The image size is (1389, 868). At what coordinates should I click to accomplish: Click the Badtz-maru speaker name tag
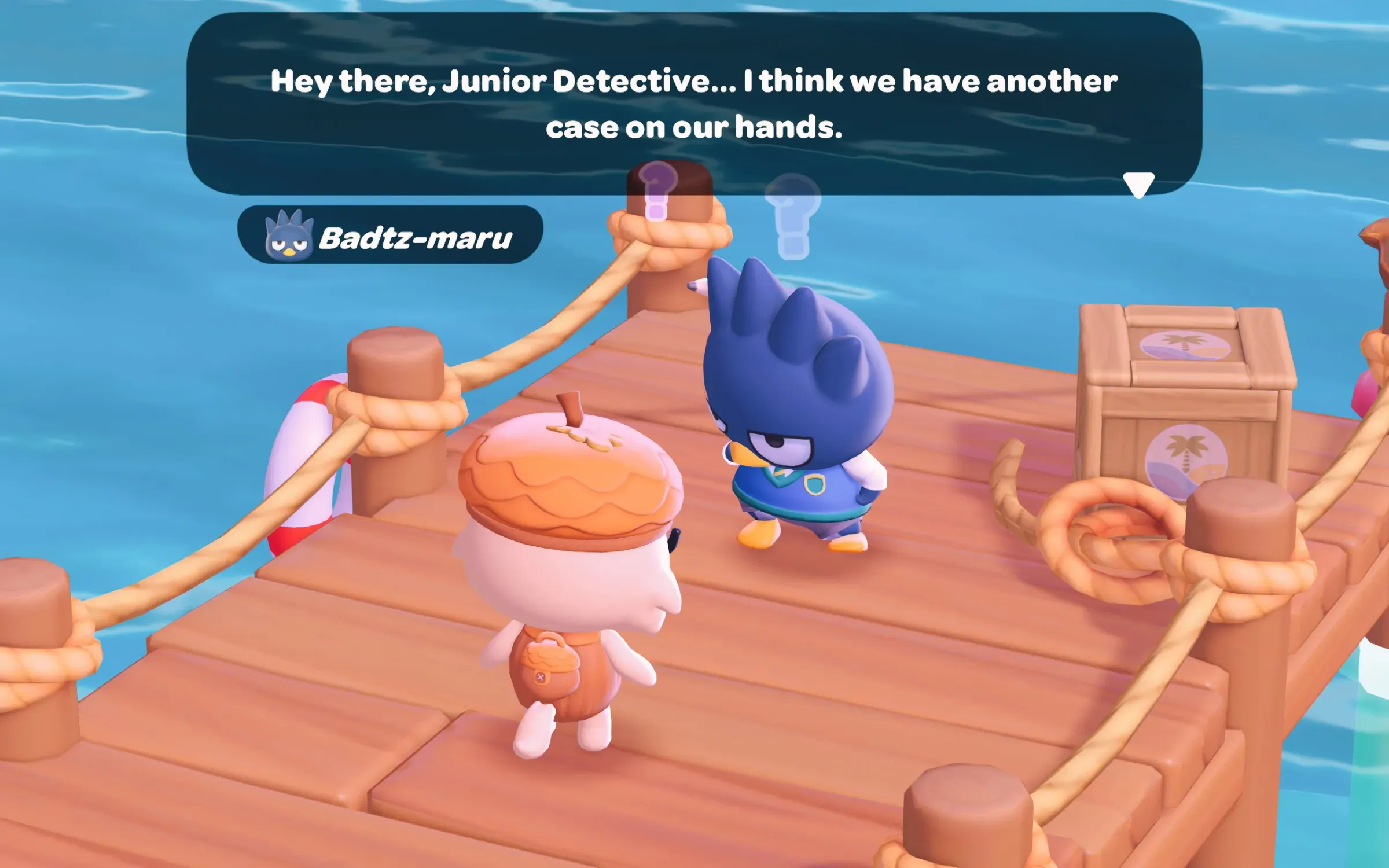(x=390, y=236)
